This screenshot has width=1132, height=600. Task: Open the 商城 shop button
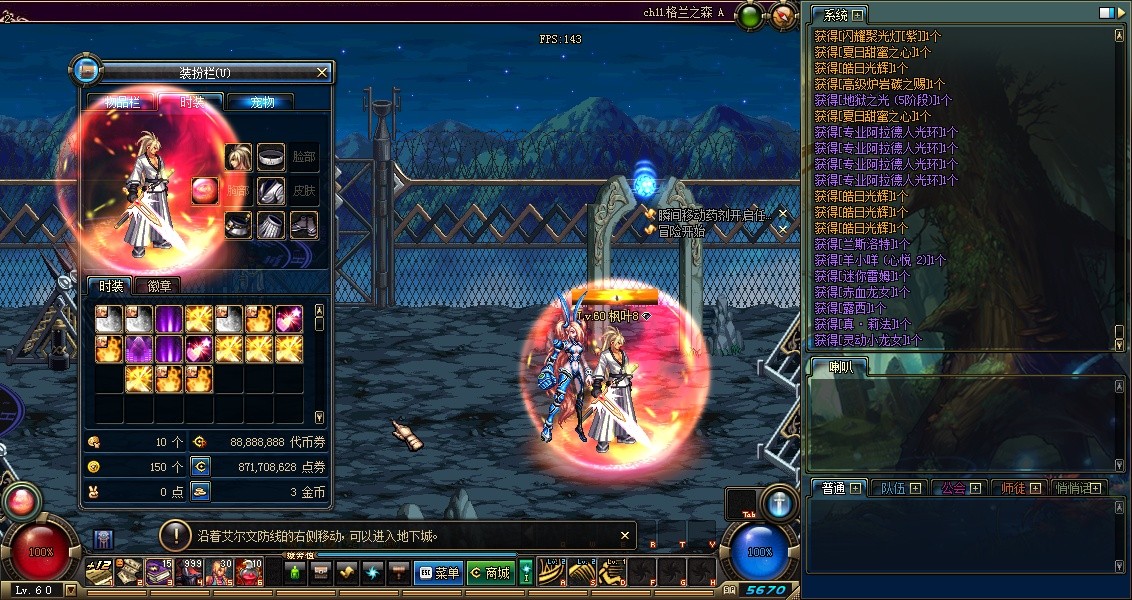[491, 573]
